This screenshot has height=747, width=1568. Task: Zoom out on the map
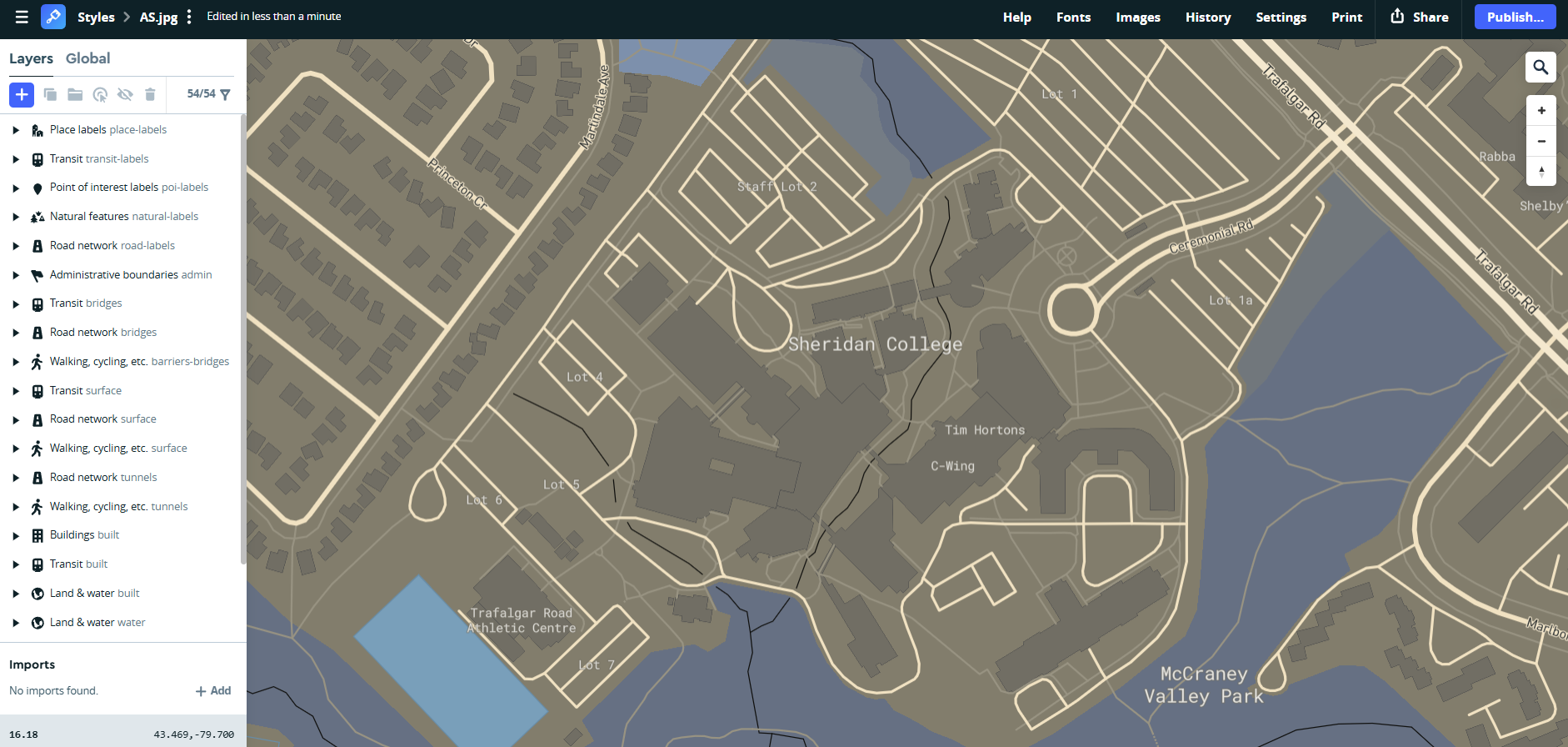pyautogui.click(x=1541, y=141)
